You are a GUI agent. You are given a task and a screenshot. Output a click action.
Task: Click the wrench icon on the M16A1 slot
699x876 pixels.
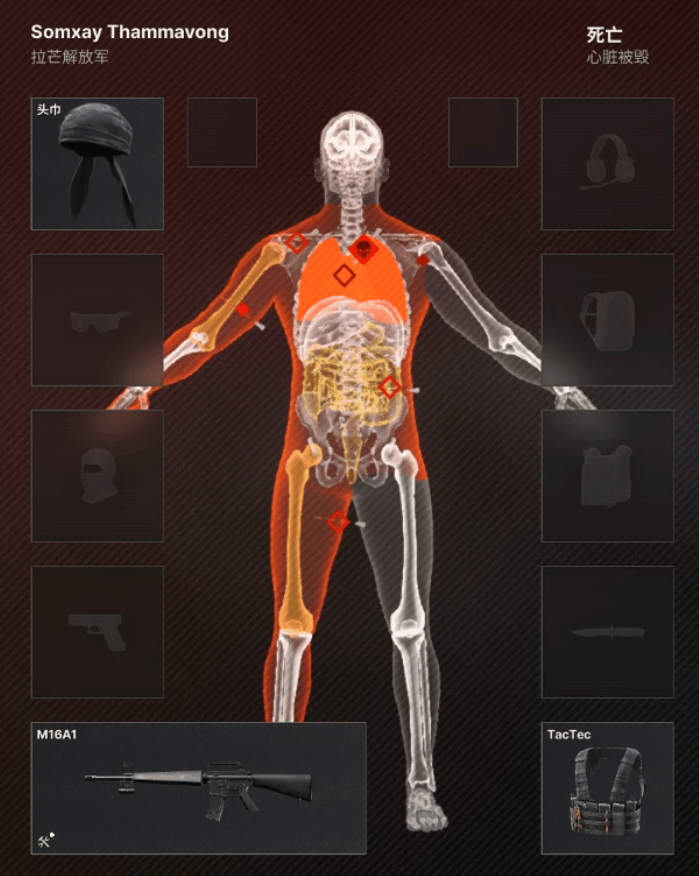(45, 840)
